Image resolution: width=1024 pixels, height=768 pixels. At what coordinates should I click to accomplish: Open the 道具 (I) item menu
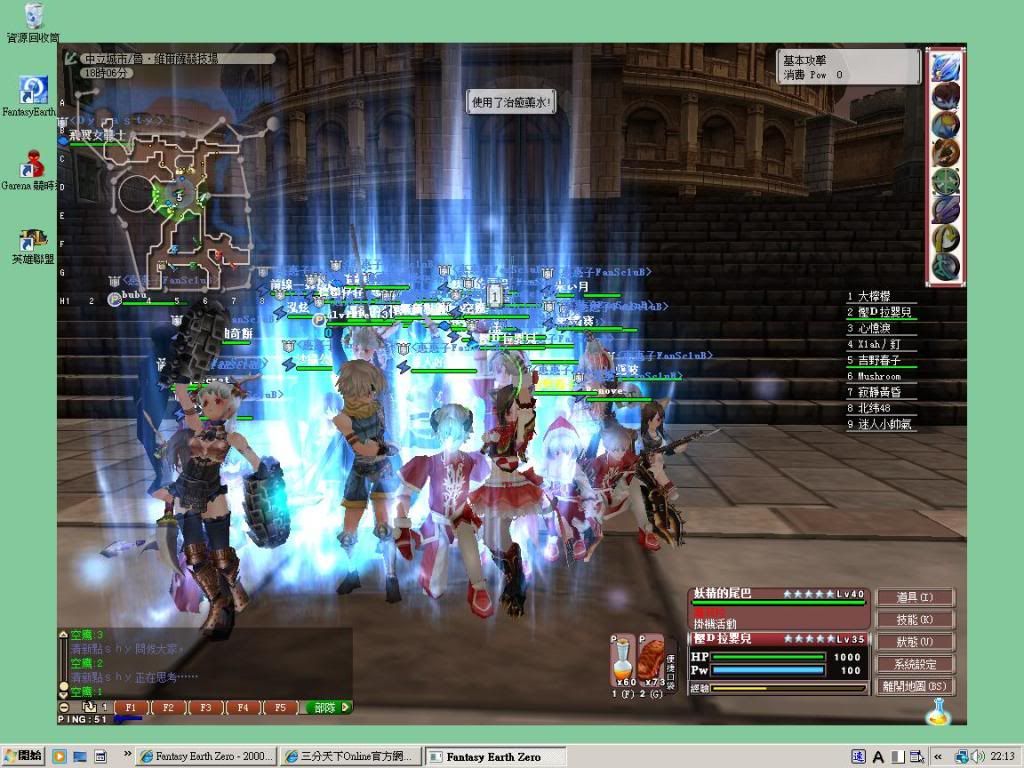click(915, 597)
